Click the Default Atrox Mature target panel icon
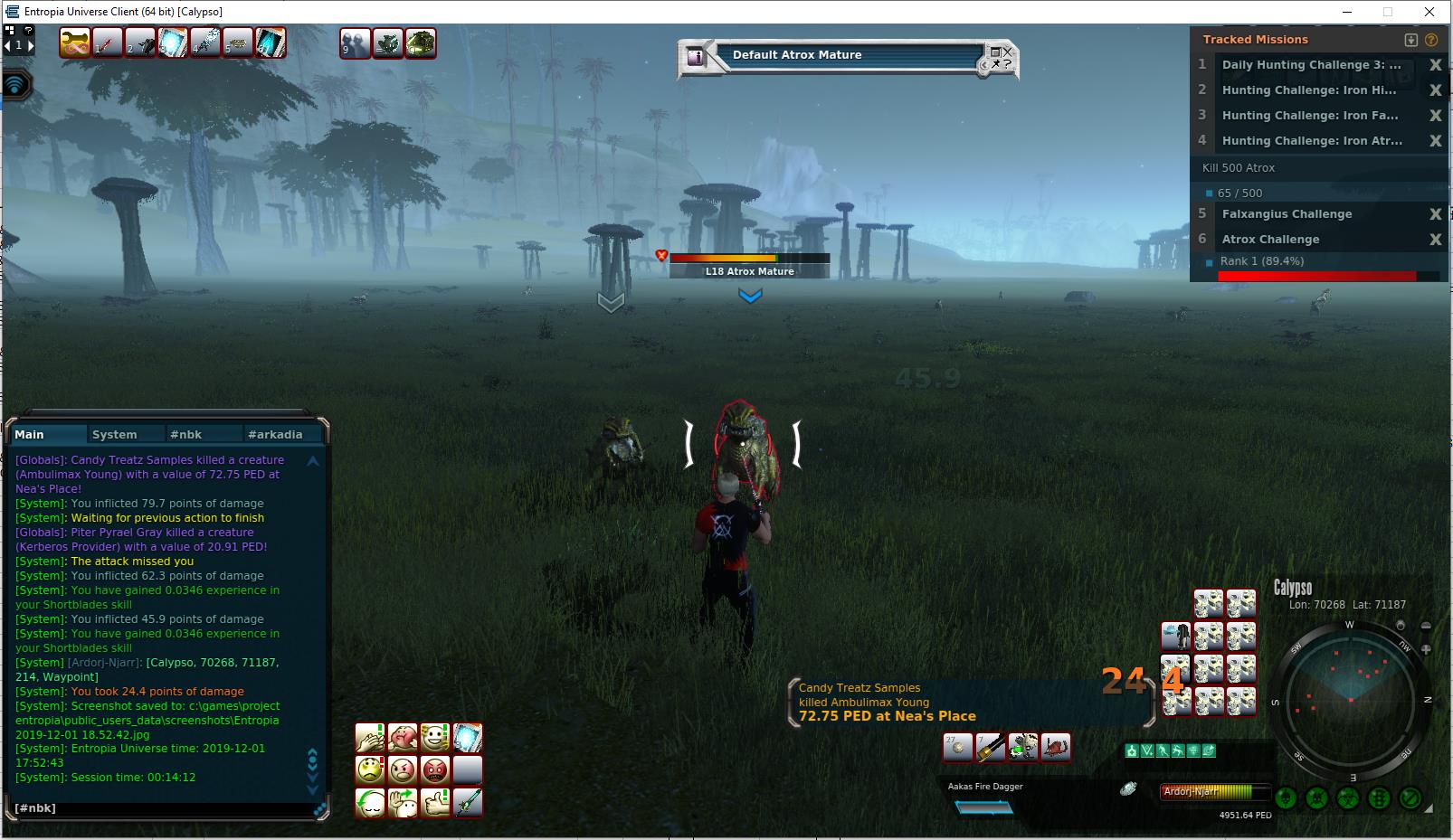The width and height of the screenshot is (1453, 840). pyautogui.click(x=696, y=57)
